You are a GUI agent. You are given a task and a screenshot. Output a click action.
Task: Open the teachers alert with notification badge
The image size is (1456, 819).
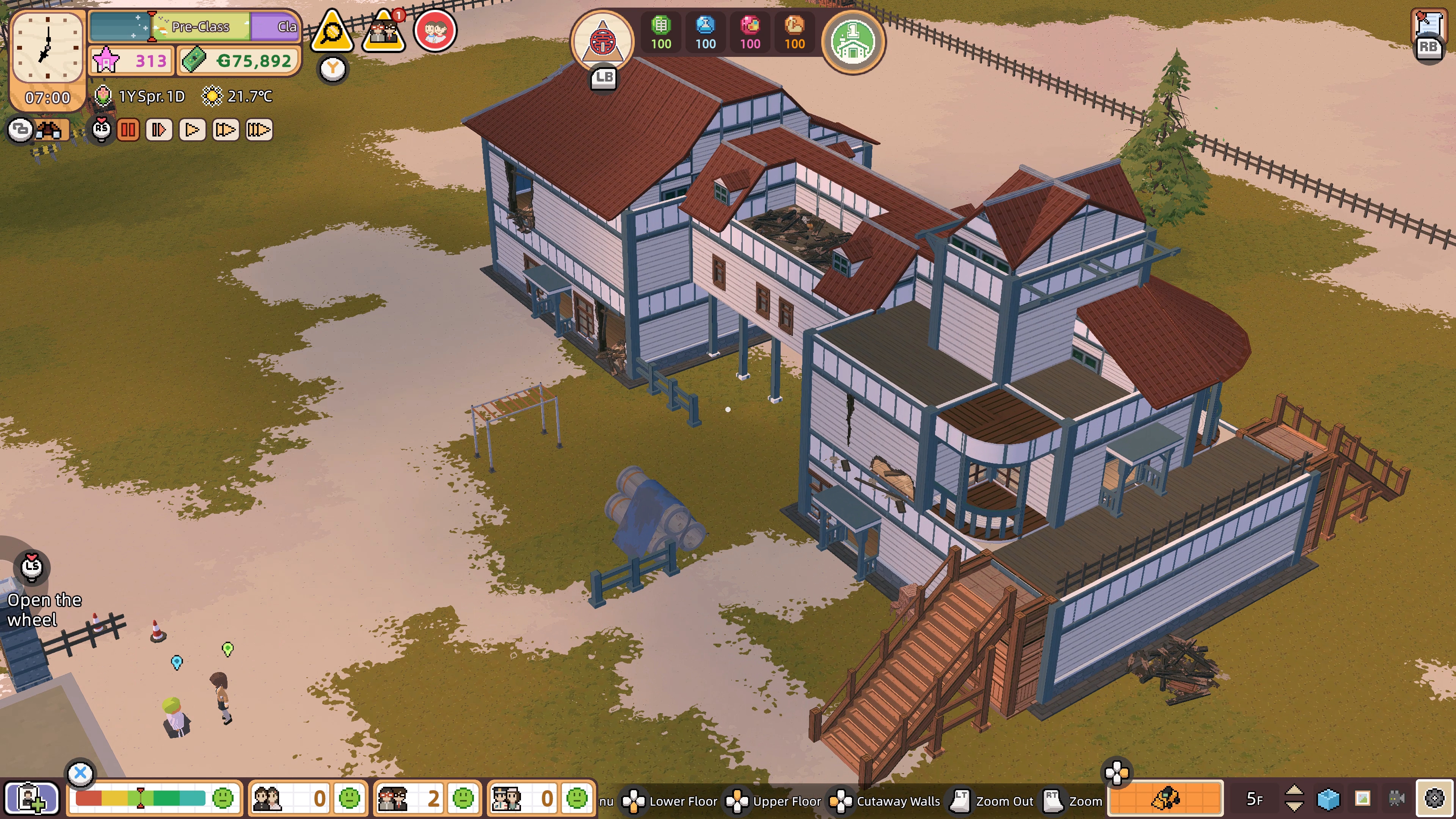pos(384,31)
